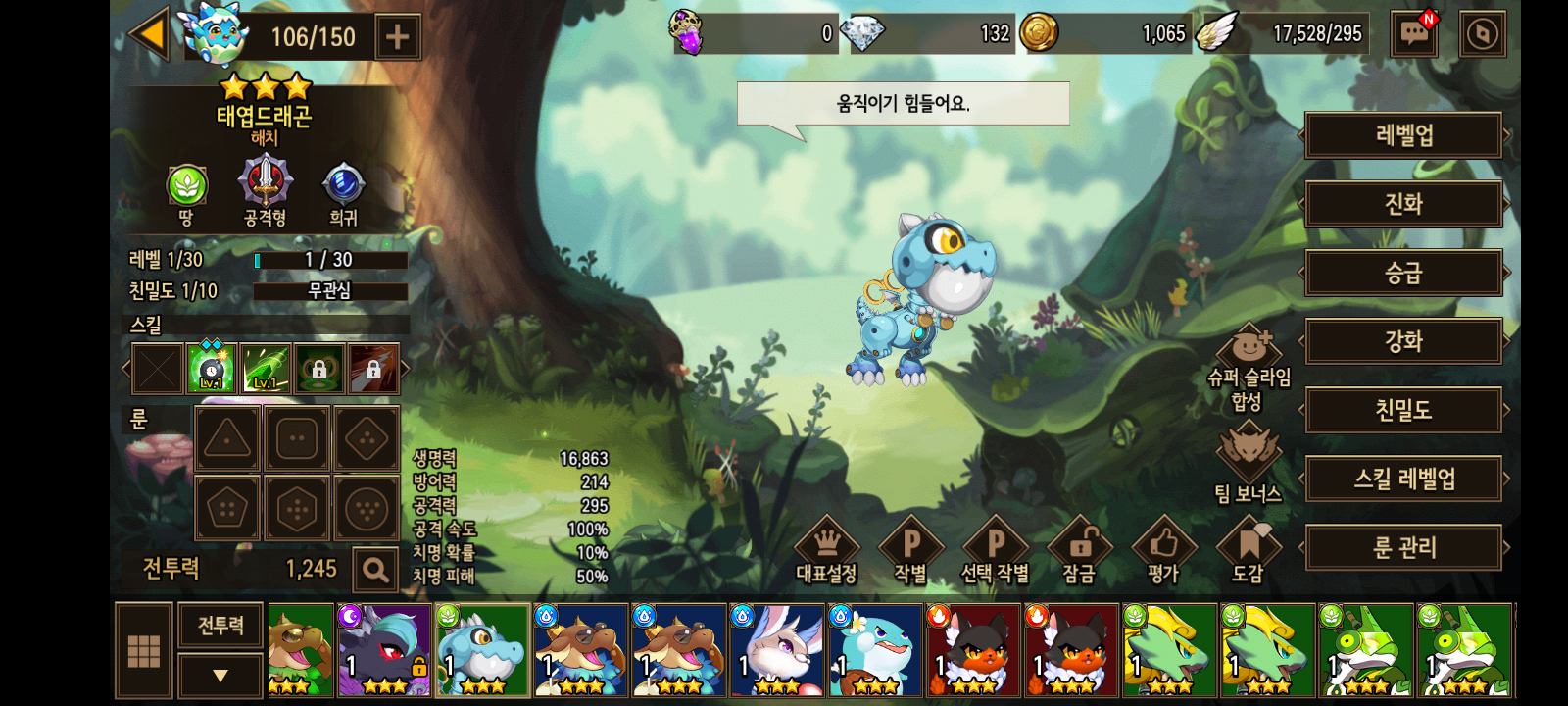This screenshot has width=1568, height=706.
Task: Open the 친밀도 affinity menu
Action: coord(1403,410)
